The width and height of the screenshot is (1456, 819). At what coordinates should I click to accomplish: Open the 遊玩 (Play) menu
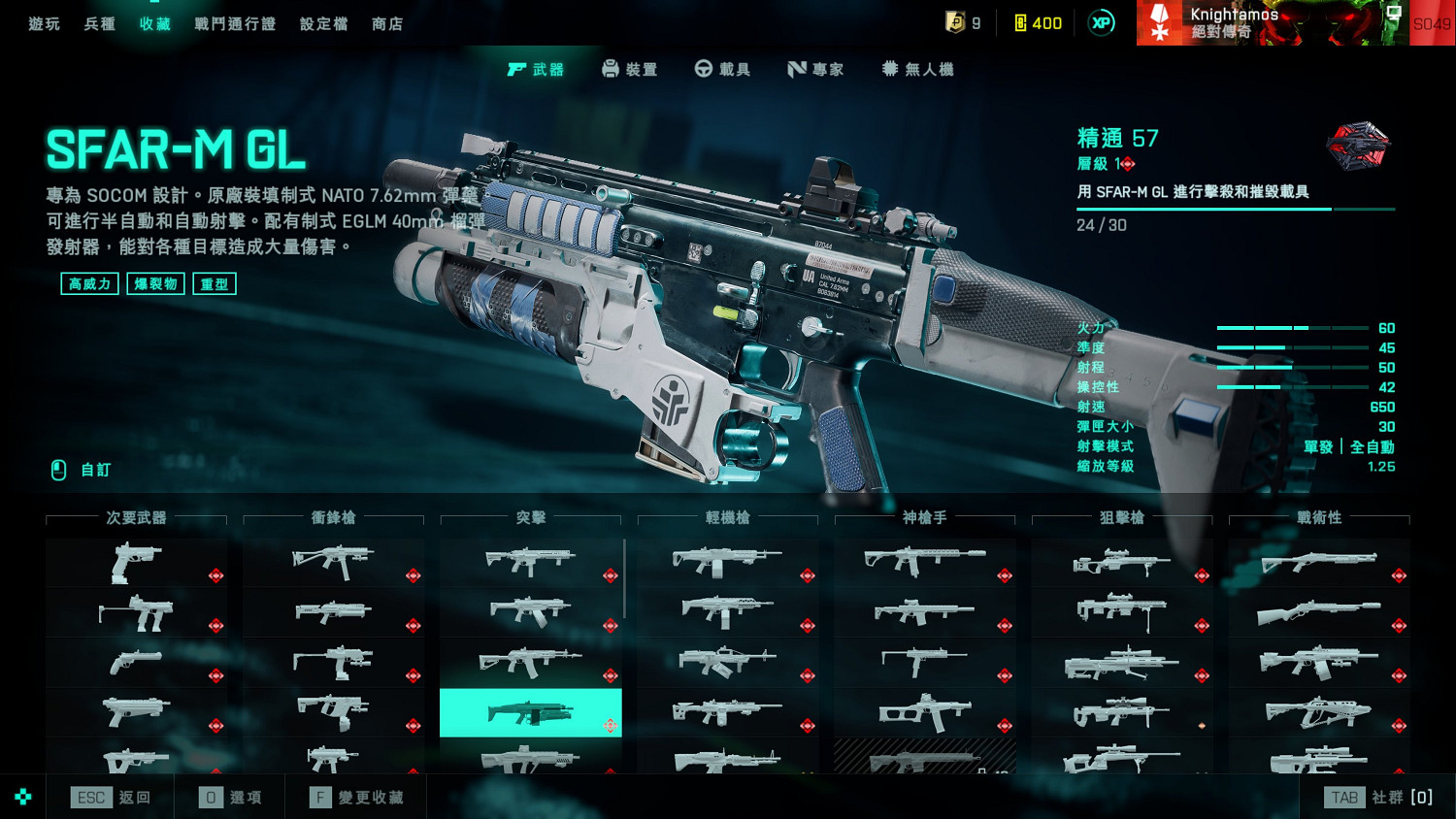[45, 23]
